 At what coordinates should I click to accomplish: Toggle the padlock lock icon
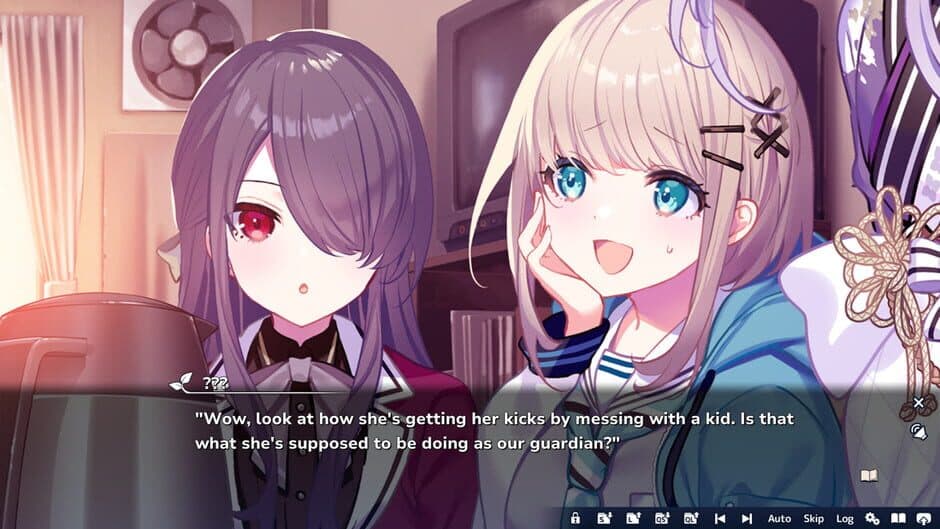coord(575,518)
